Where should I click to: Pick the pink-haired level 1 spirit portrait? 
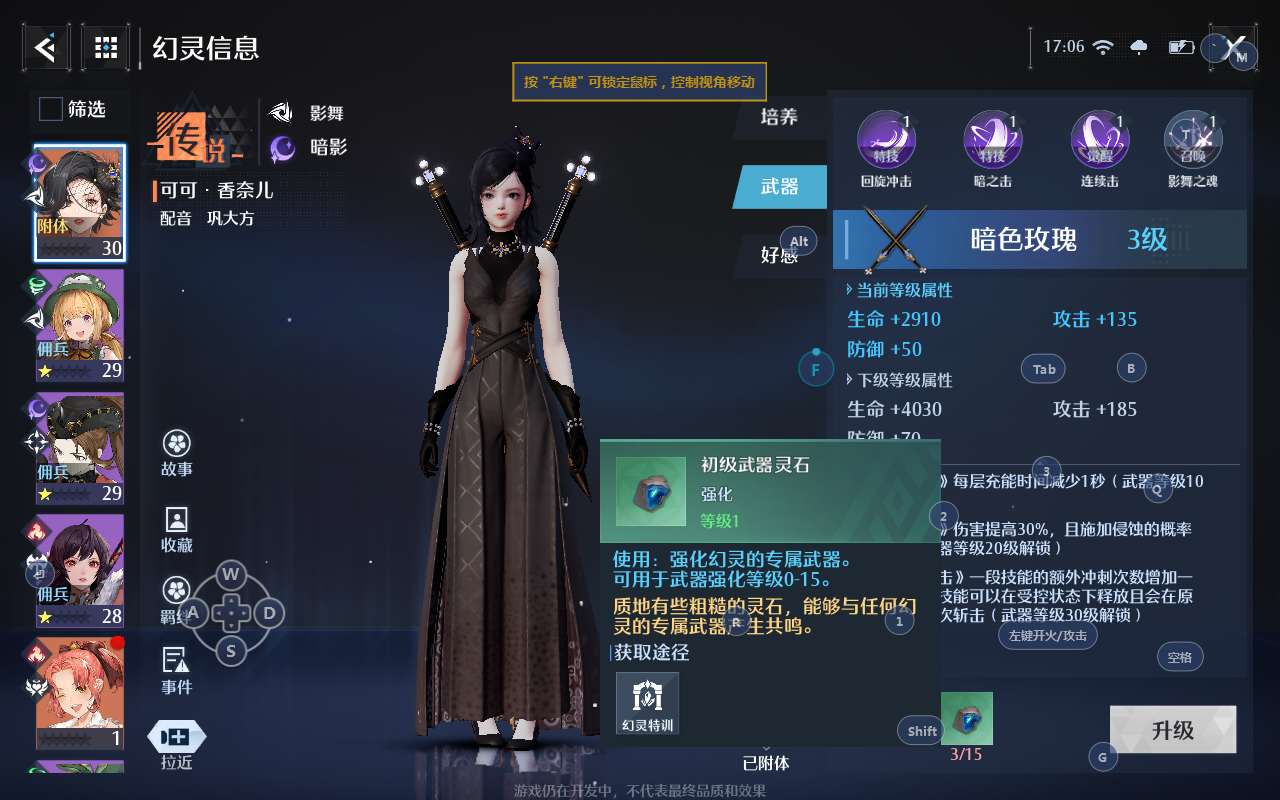80,692
